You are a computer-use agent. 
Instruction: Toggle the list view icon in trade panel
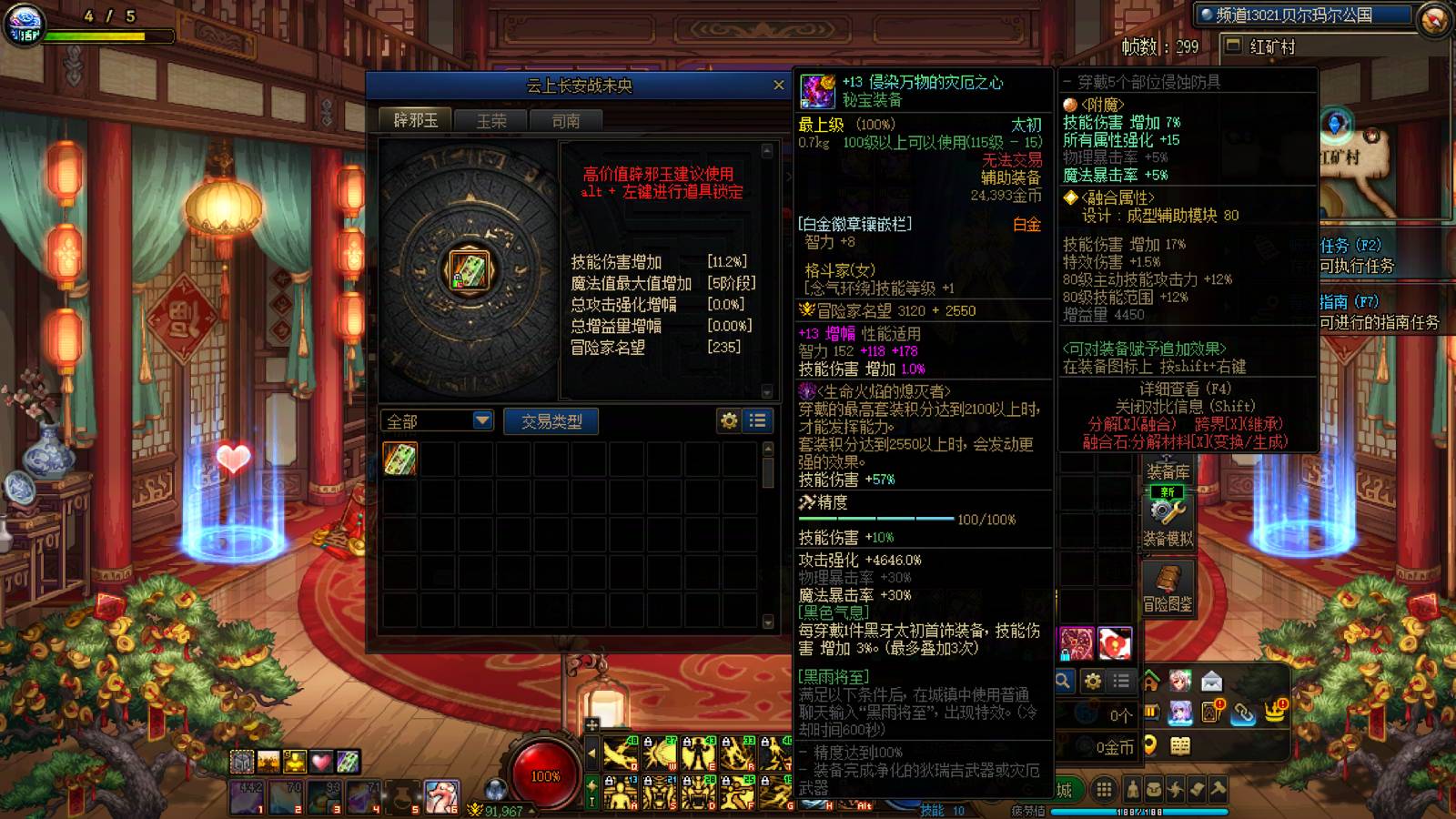(x=756, y=420)
